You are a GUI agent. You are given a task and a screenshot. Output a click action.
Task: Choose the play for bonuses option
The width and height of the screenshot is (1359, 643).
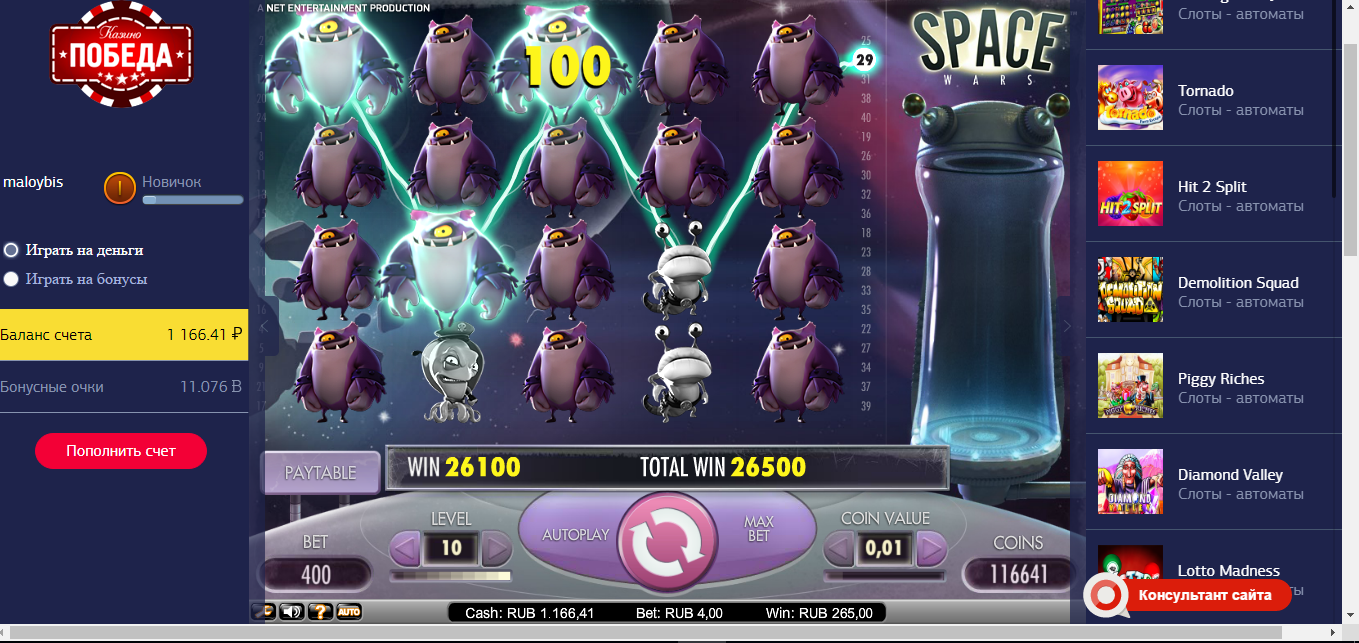pyautogui.click(x=11, y=279)
